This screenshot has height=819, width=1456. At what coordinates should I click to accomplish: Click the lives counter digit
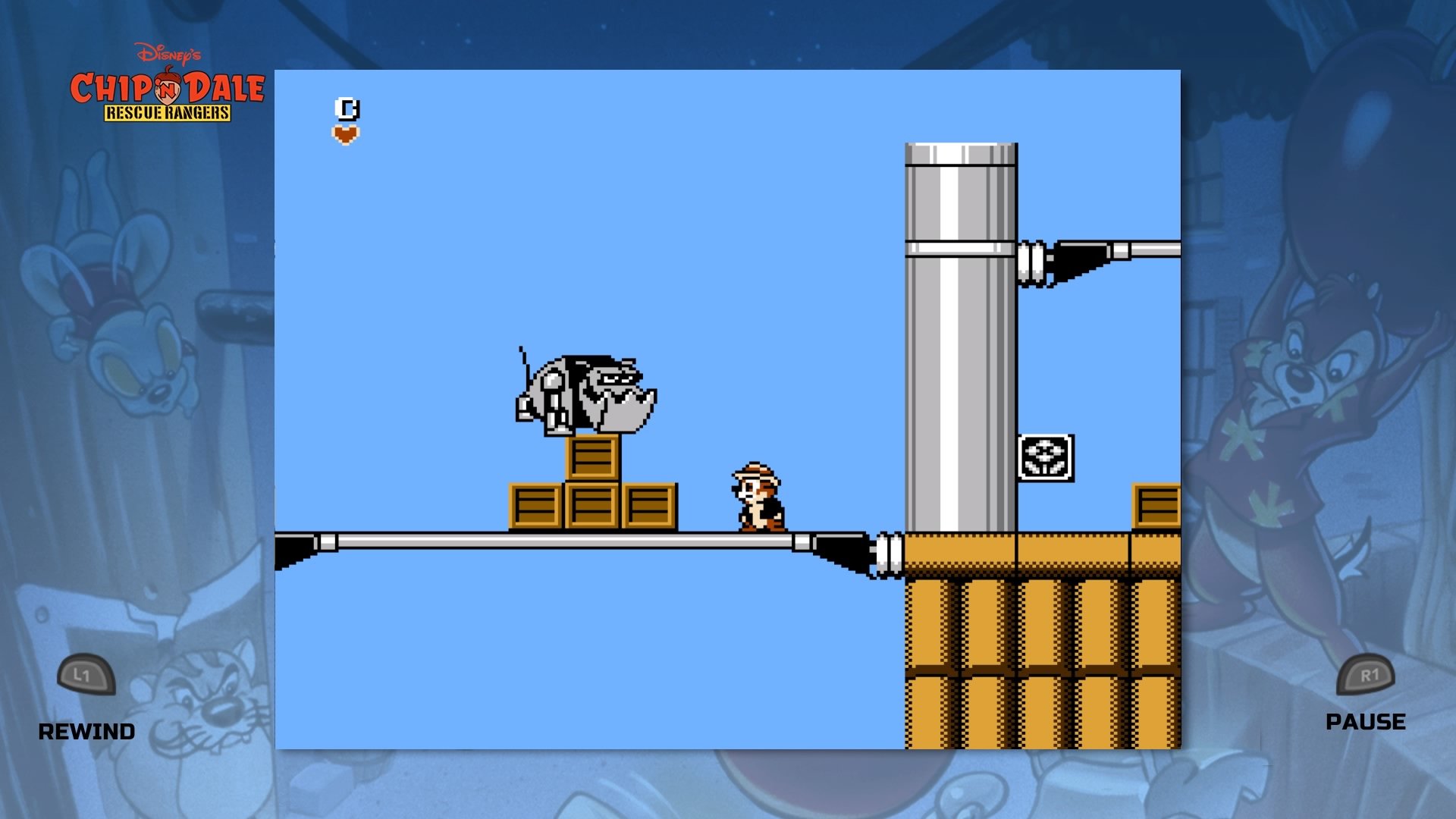(x=347, y=108)
